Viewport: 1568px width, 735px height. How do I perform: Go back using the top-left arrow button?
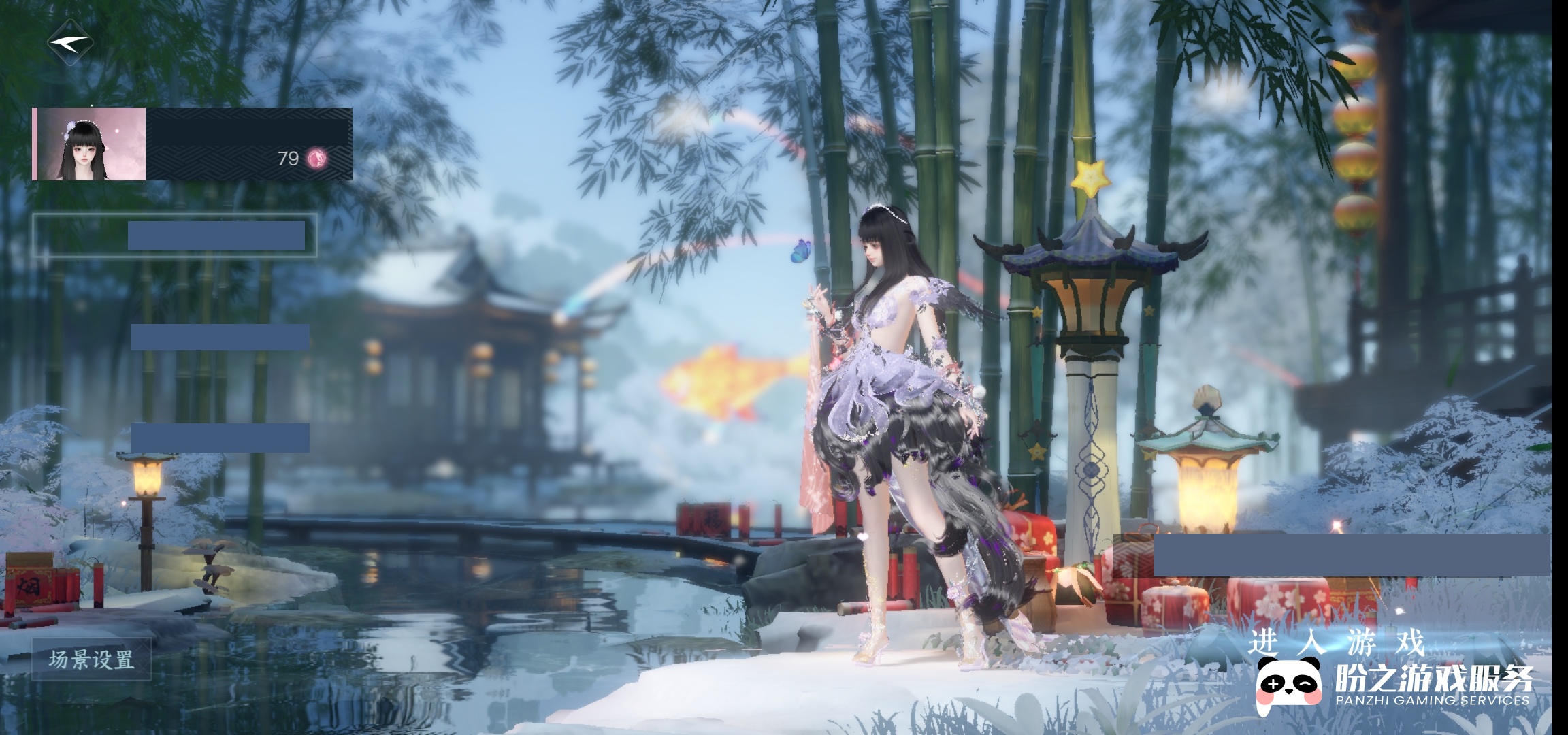point(70,42)
